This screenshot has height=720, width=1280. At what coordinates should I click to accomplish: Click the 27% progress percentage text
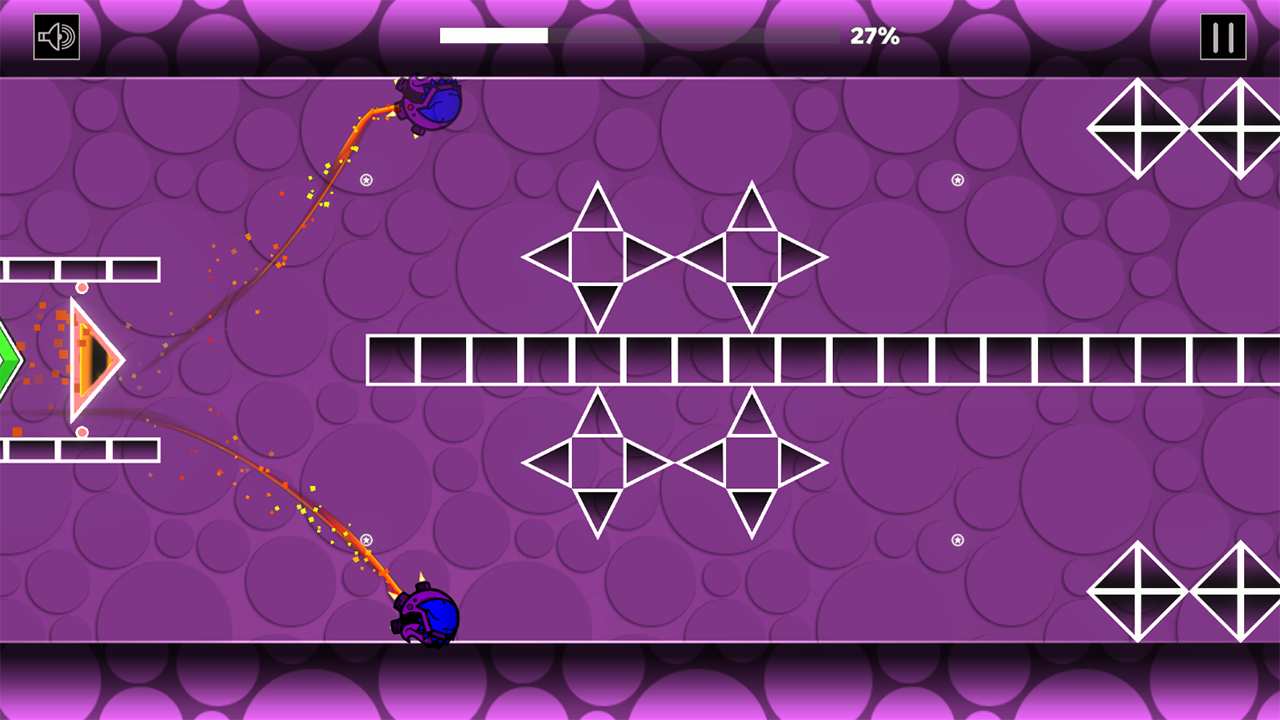coord(873,37)
